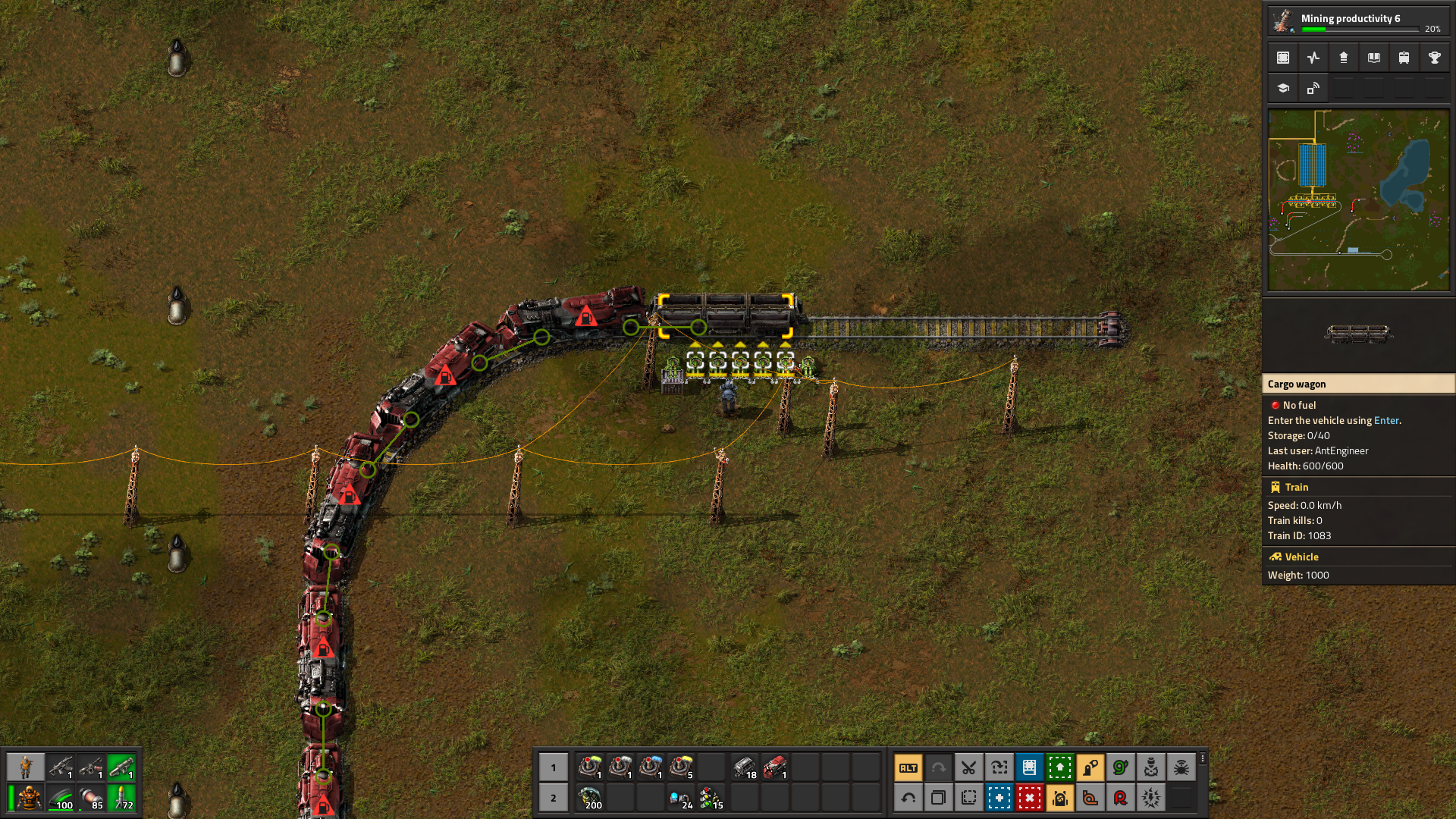The width and height of the screenshot is (1456, 819).
Task: Select the cut blueprint tool
Action: click(x=969, y=767)
